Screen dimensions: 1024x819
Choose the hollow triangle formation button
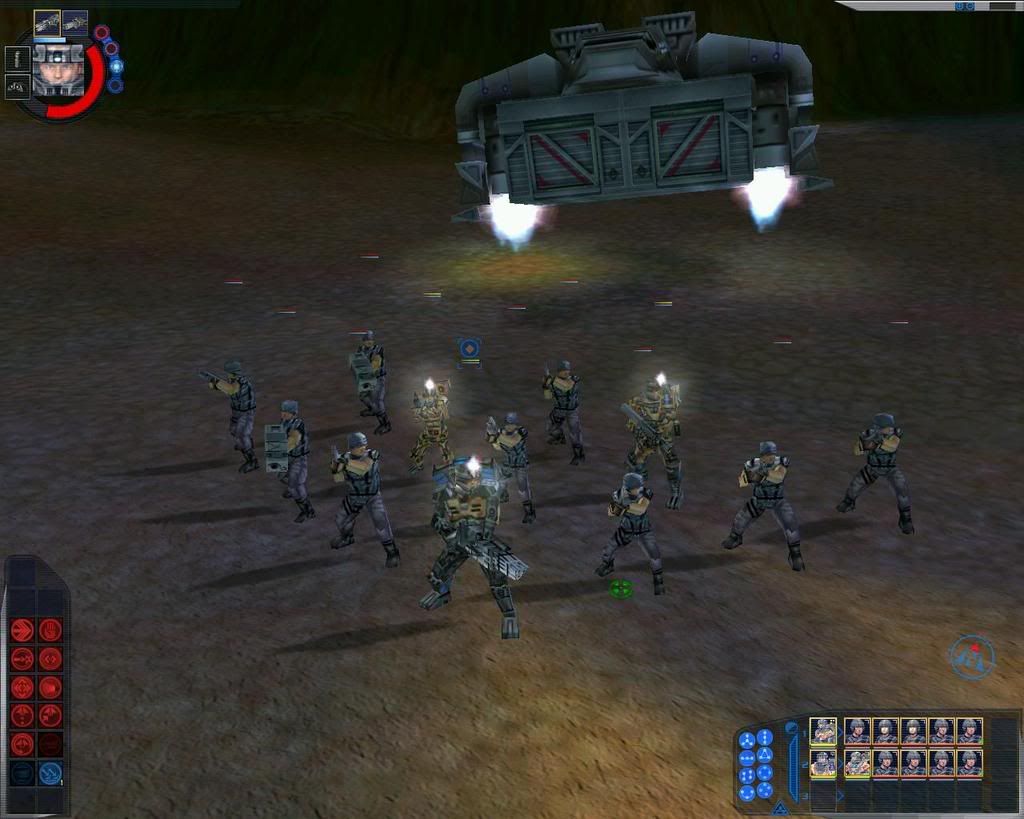pyautogui.click(x=765, y=755)
